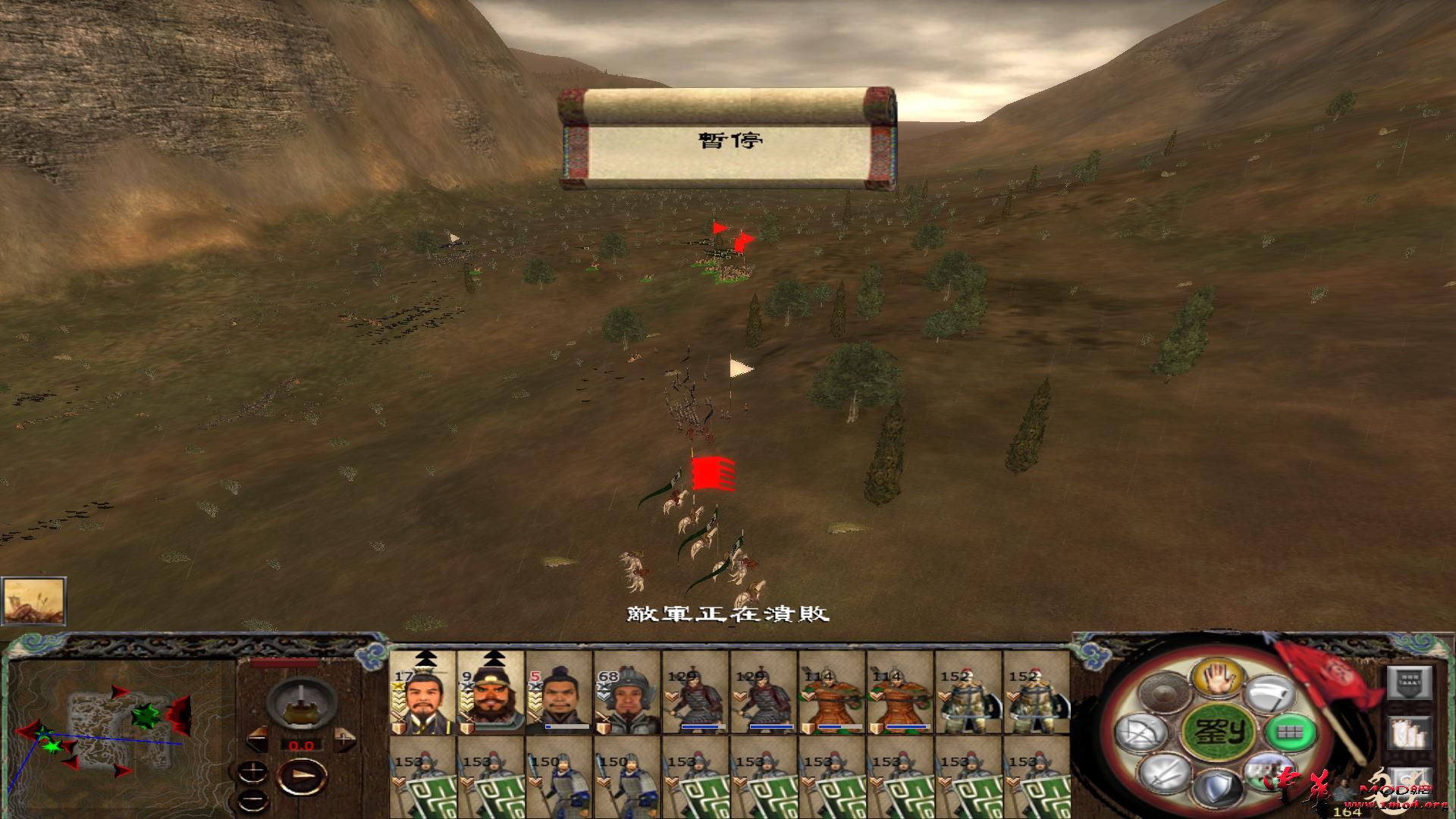Open the battle scrolls button on the right panel
Viewport: 1456px width, 819px height.
[1410, 733]
